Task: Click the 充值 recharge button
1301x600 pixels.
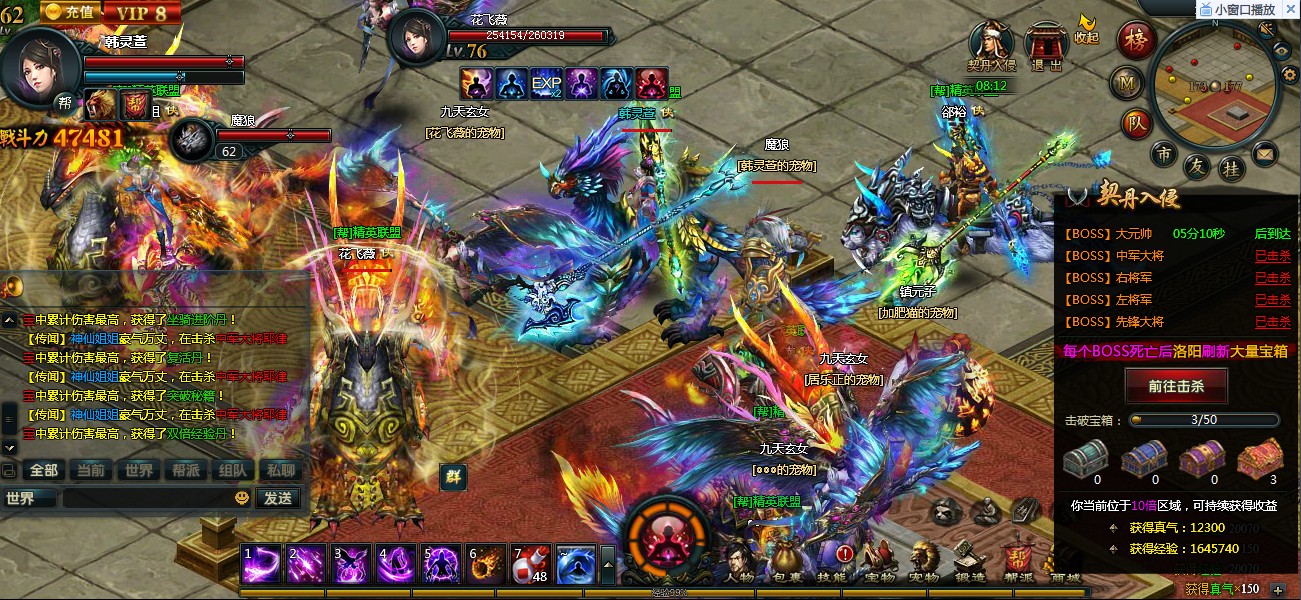Action: (72, 12)
